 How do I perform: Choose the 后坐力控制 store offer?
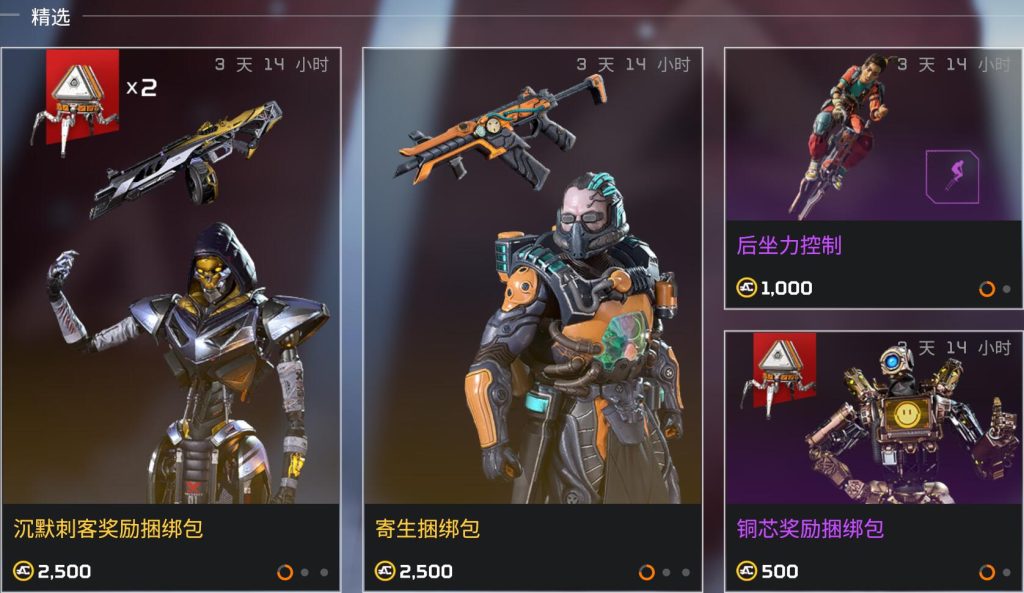pyautogui.click(x=873, y=178)
